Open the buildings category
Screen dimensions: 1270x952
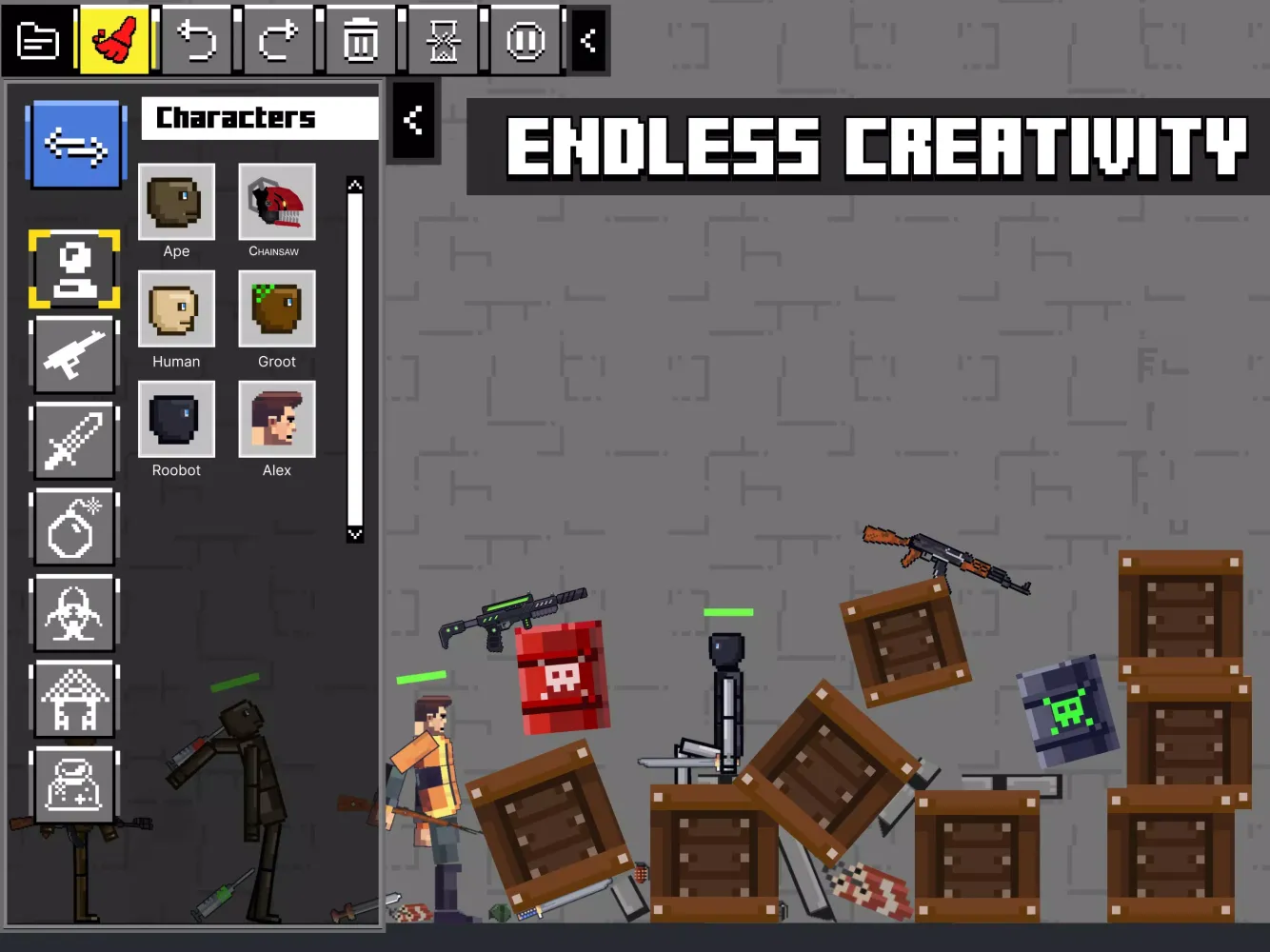coord(74,698)
